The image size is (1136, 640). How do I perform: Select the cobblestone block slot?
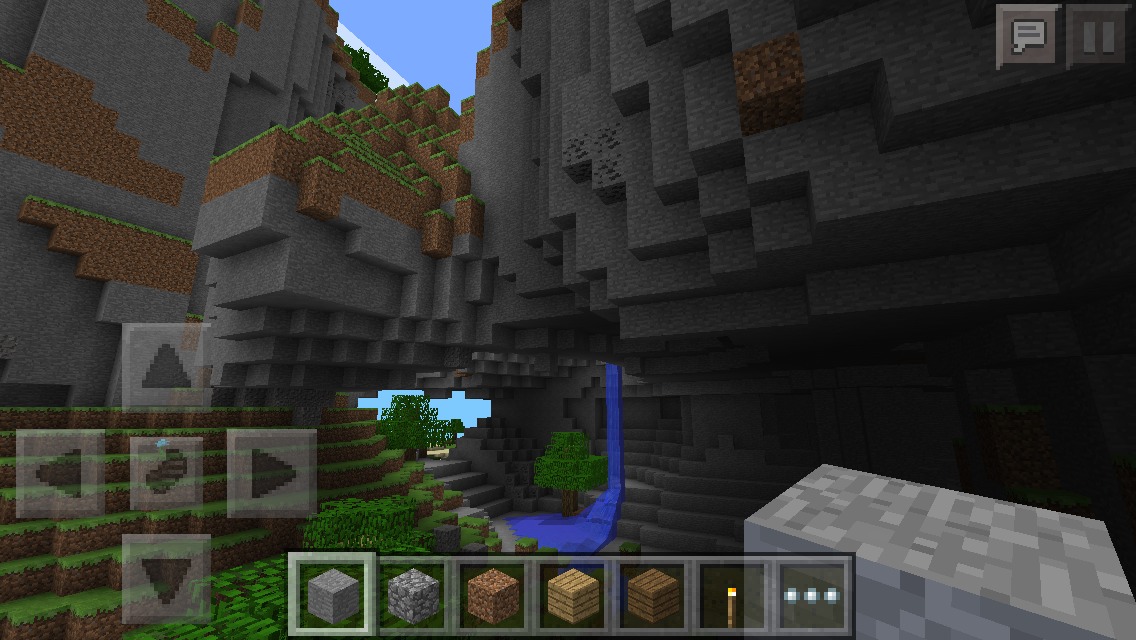click(413, 595)
